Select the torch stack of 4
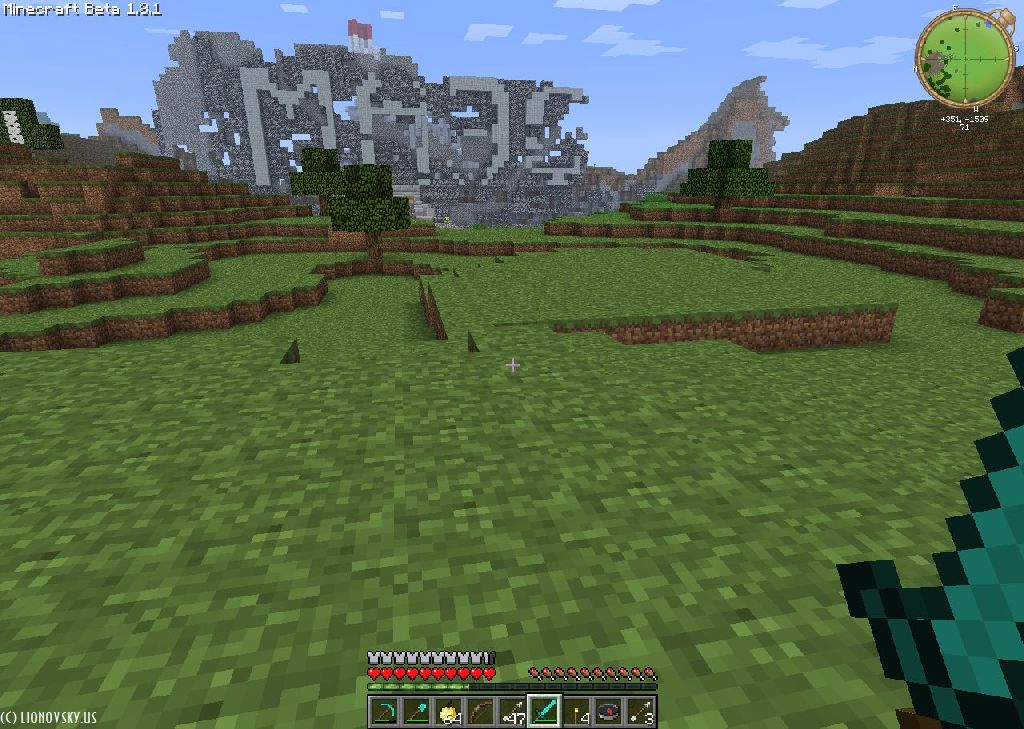Viewport: 1024px width, 729px height. 577,712
